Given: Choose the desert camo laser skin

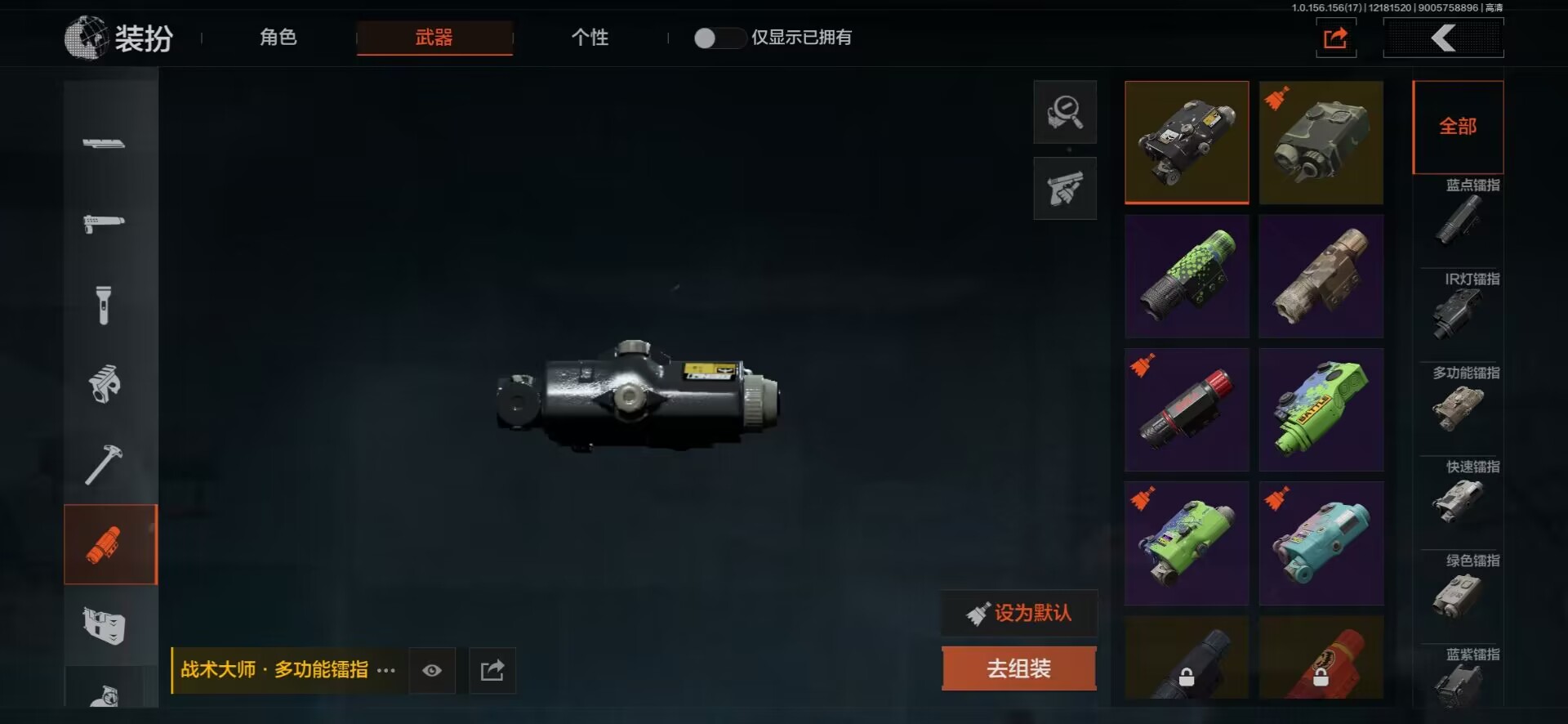Looking at the screenshot, I should 1321,276.
